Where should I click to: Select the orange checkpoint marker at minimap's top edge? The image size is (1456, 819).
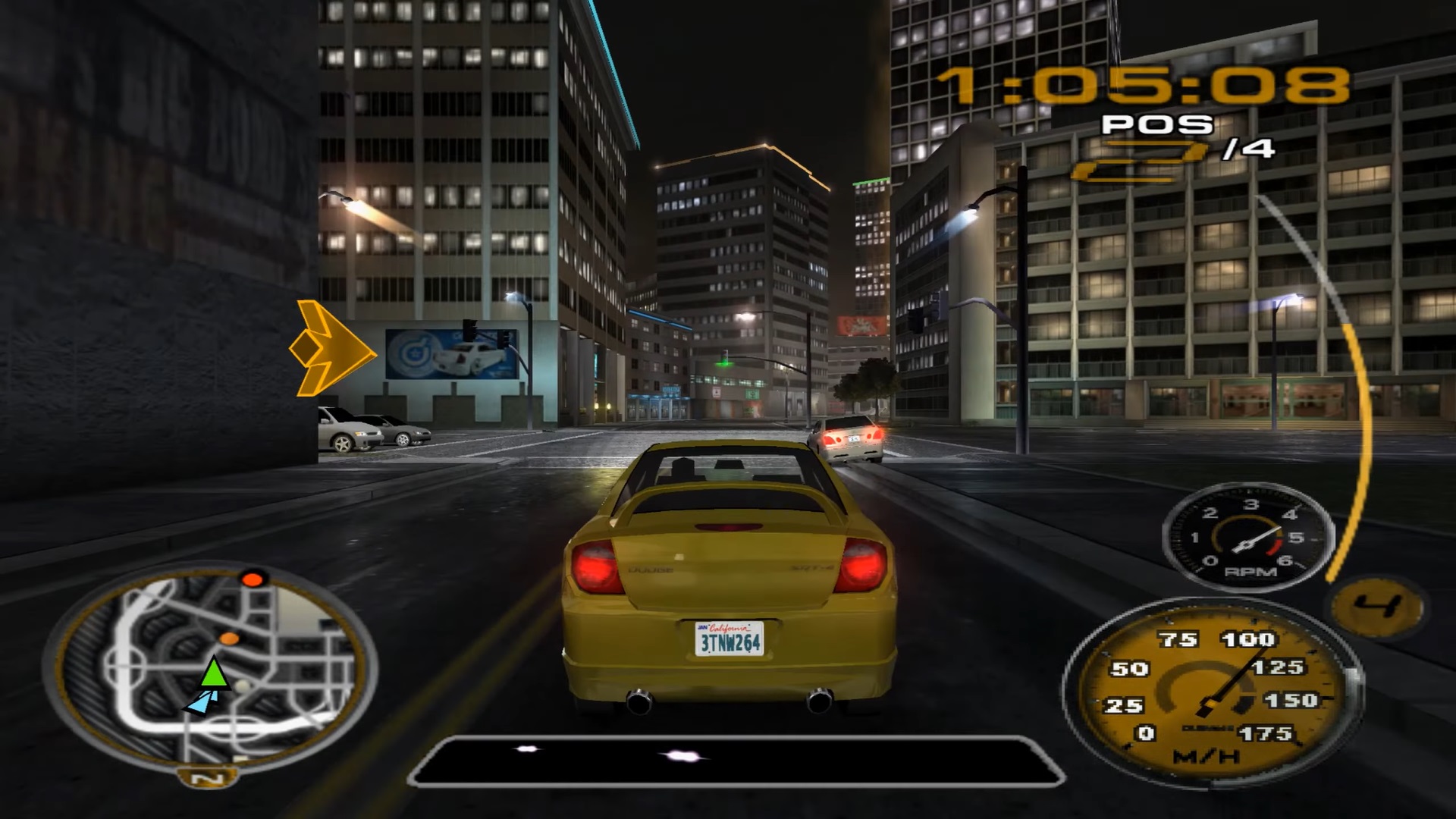pyautogui.click(x=252, y=580)
